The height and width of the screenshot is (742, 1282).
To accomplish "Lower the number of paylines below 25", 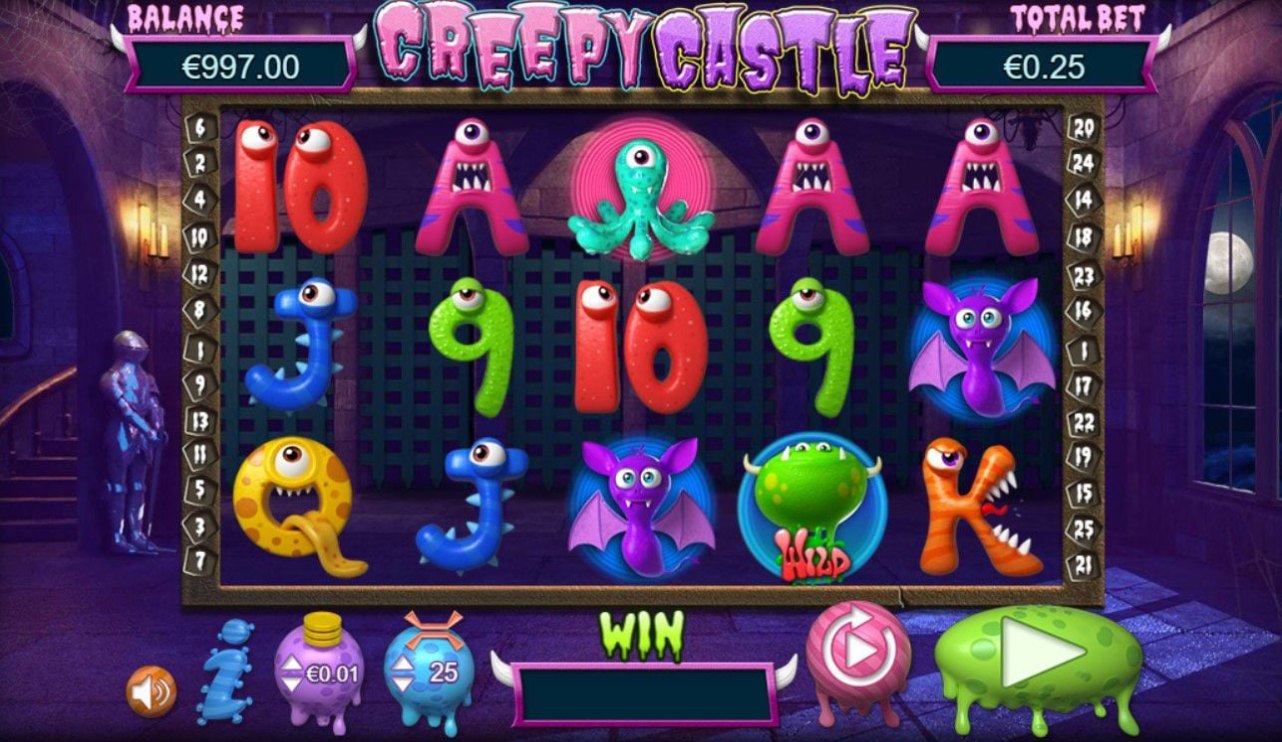I will [x=402, y=684].
